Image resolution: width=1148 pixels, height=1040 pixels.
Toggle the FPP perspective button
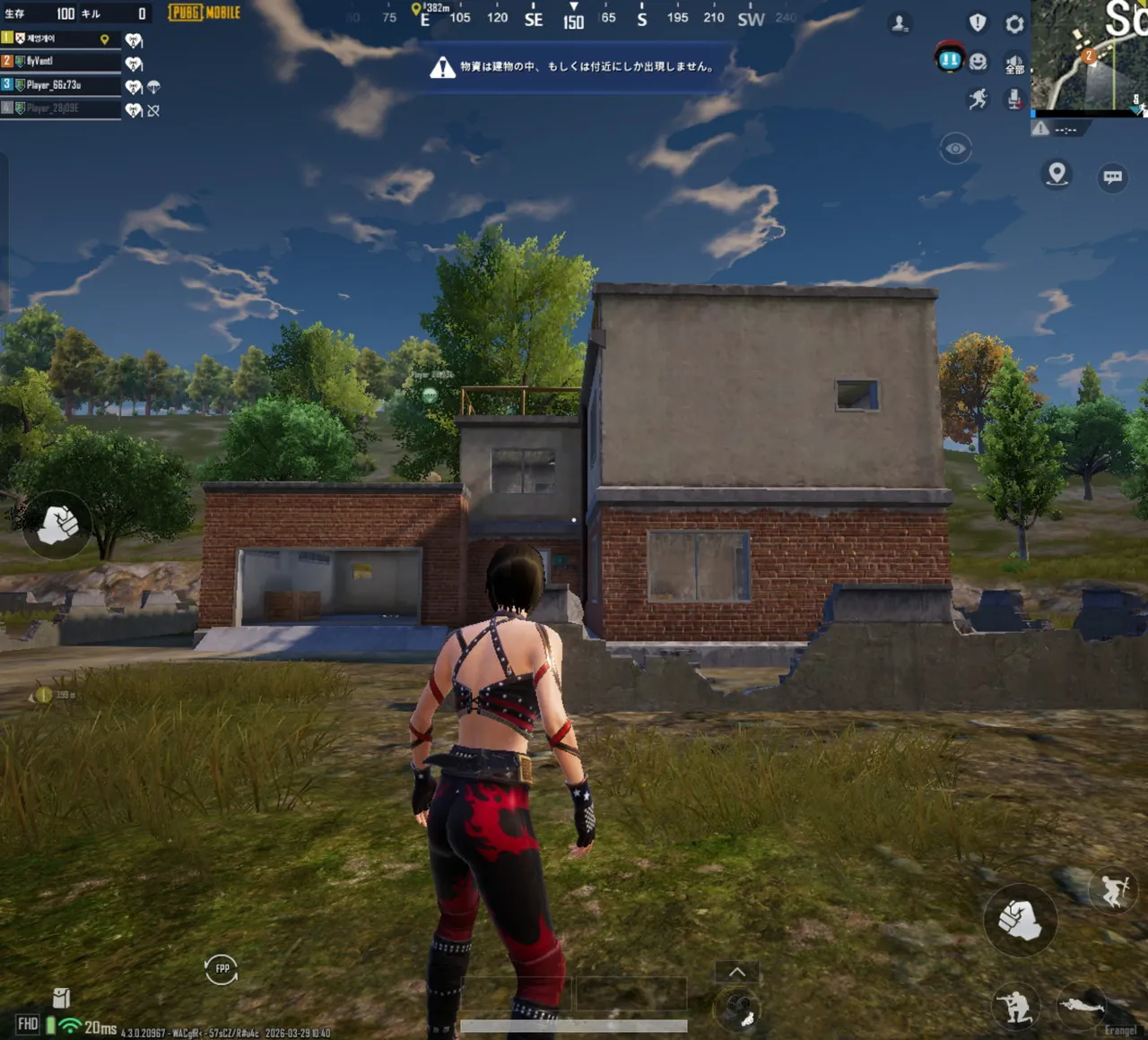click(x=222, y=970)
